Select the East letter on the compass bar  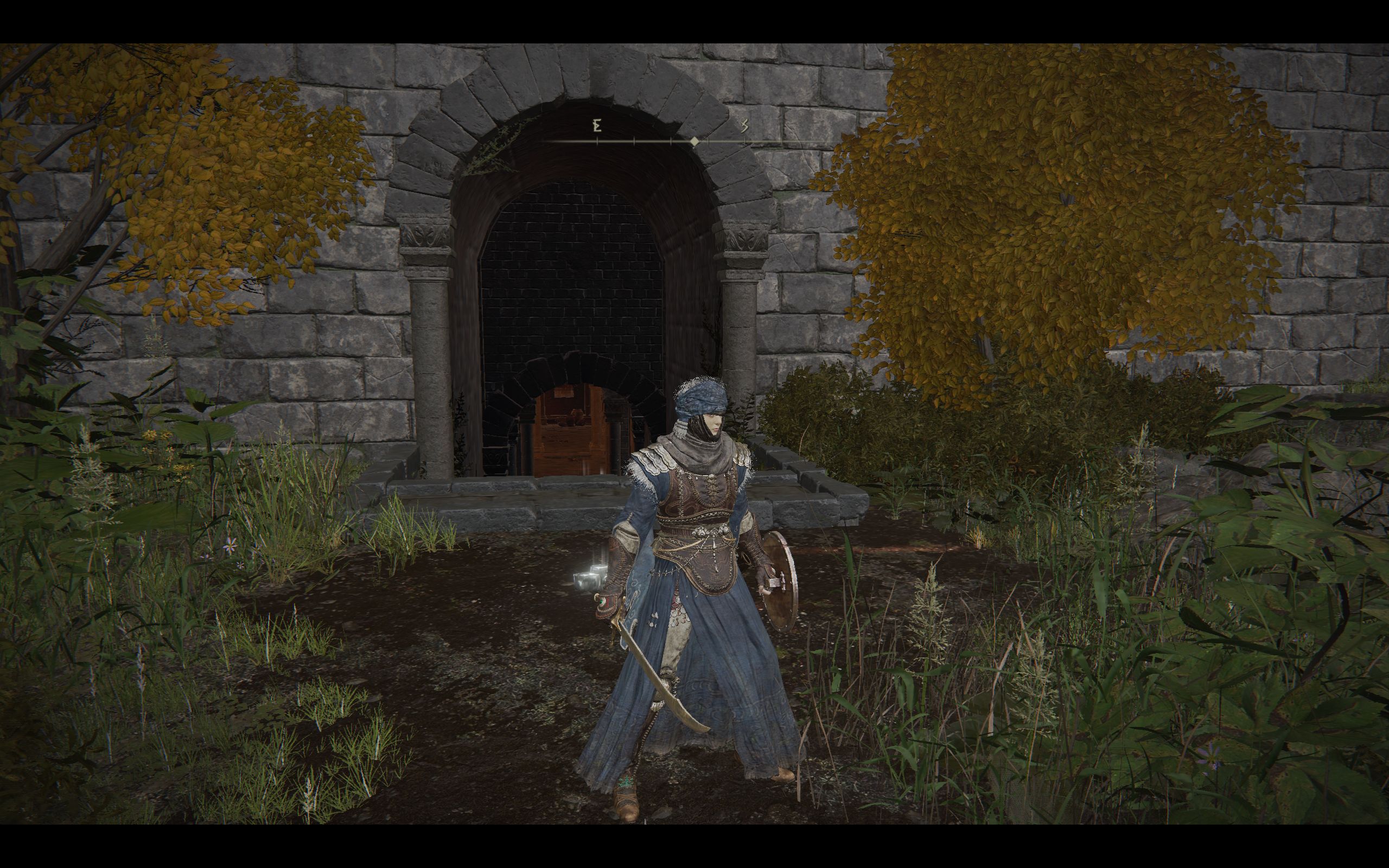point(597,126)
